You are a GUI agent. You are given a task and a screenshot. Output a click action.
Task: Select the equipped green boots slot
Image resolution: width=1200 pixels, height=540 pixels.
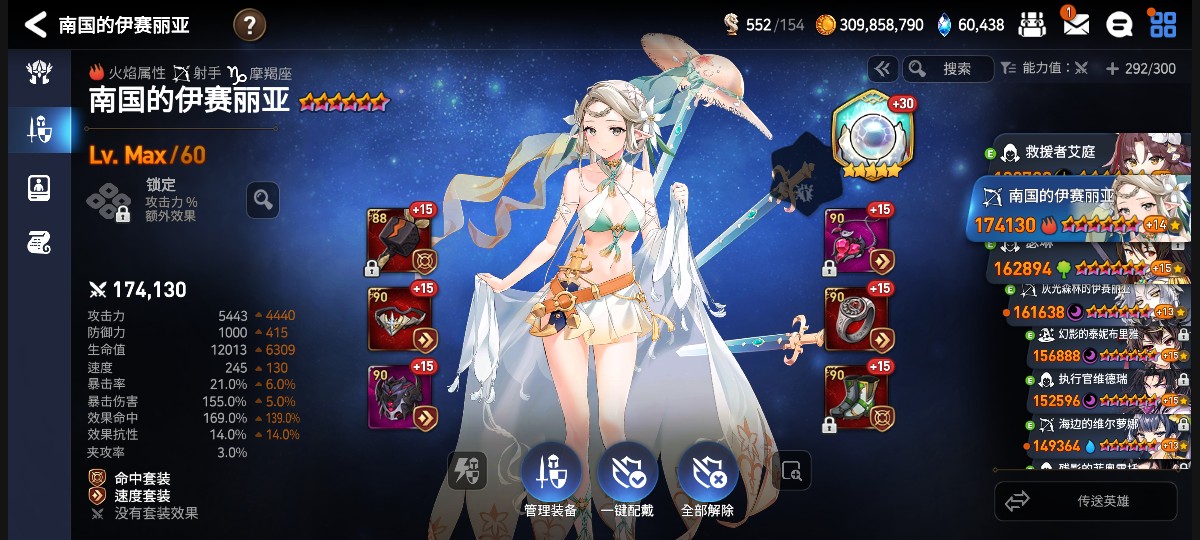click(858, 396)
